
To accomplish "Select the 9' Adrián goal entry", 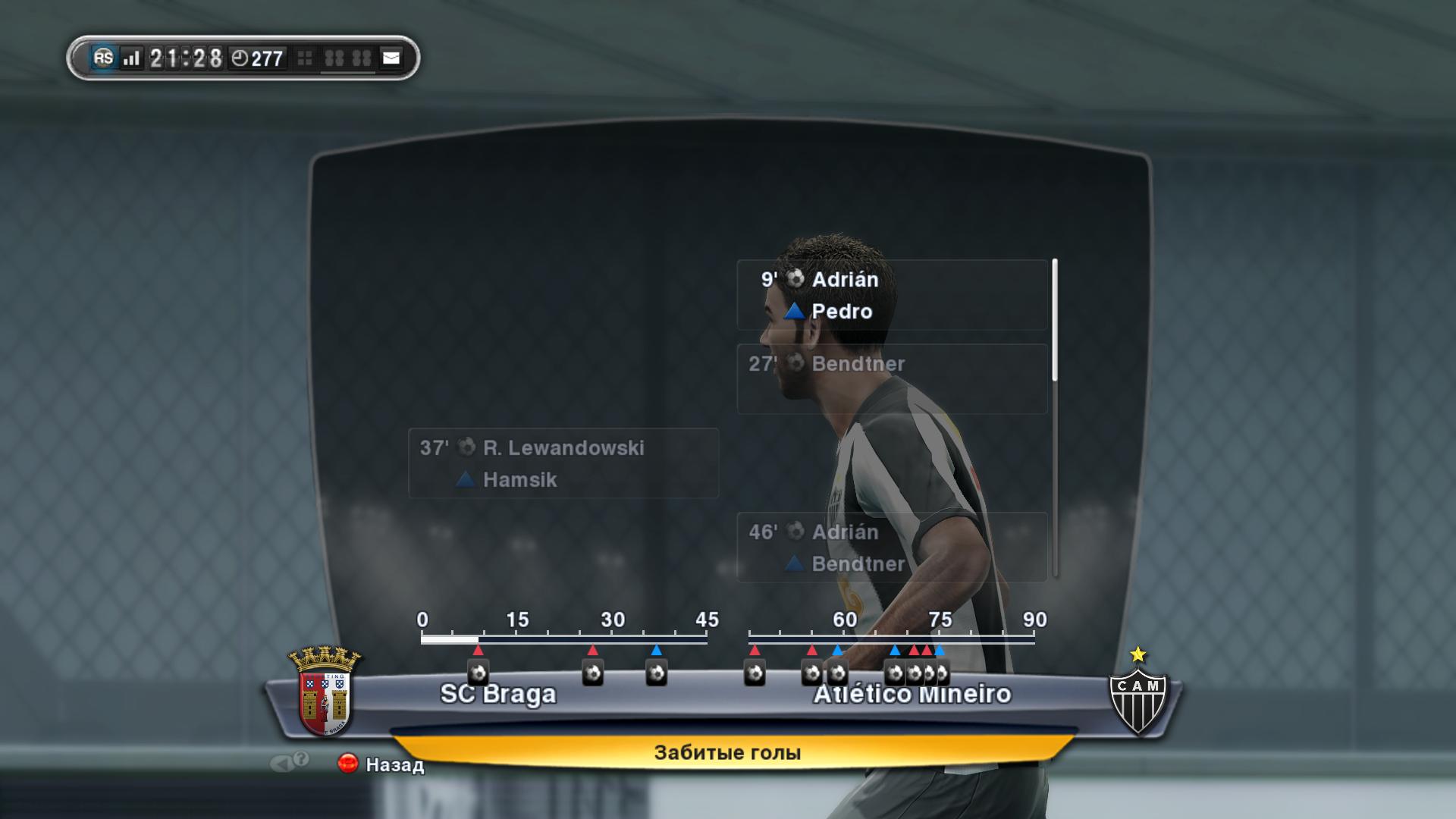I will pos(891,295).
